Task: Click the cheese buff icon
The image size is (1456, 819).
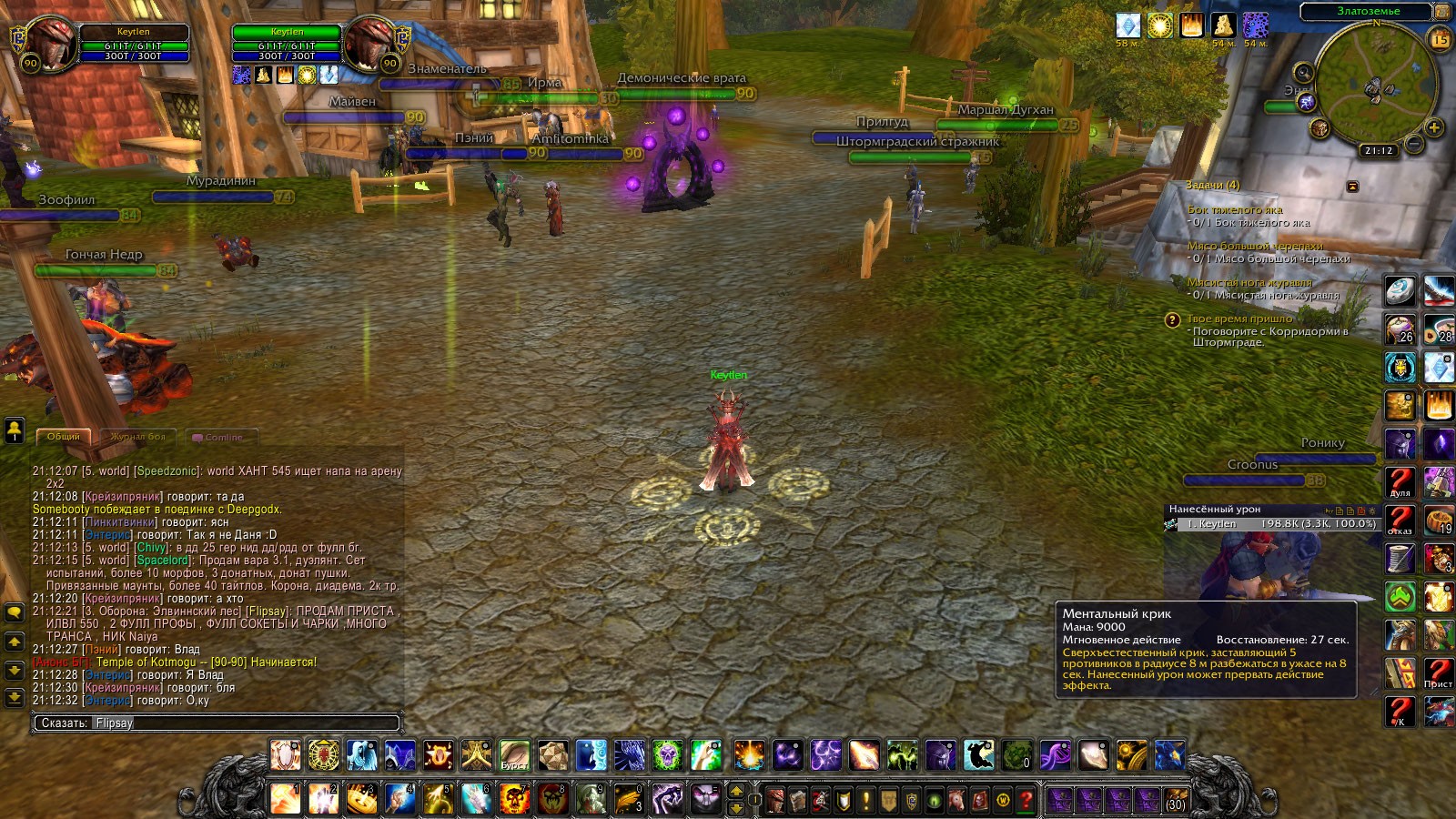Action: (x=1222, y=25)
